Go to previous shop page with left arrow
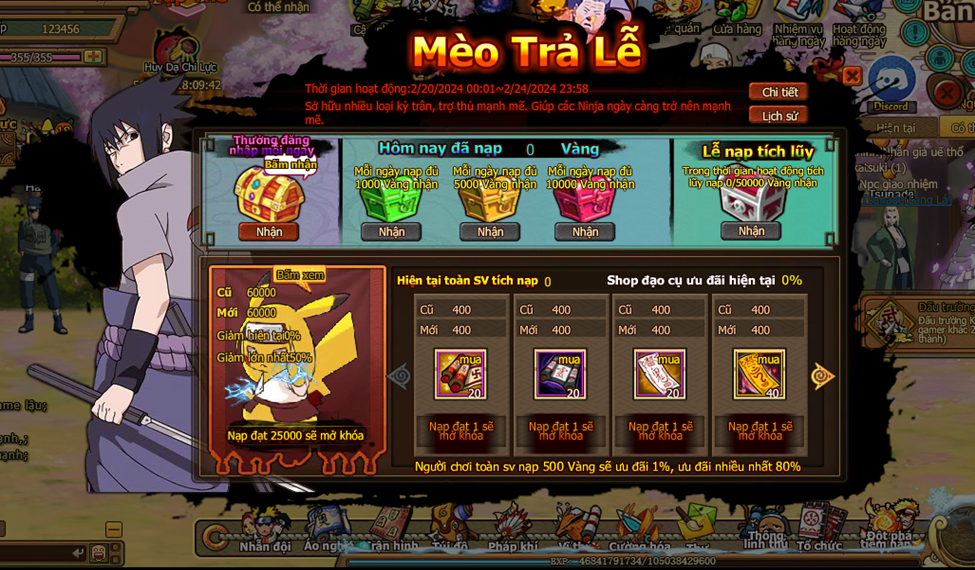The image size is (975, 570). (x=399, y=376)
